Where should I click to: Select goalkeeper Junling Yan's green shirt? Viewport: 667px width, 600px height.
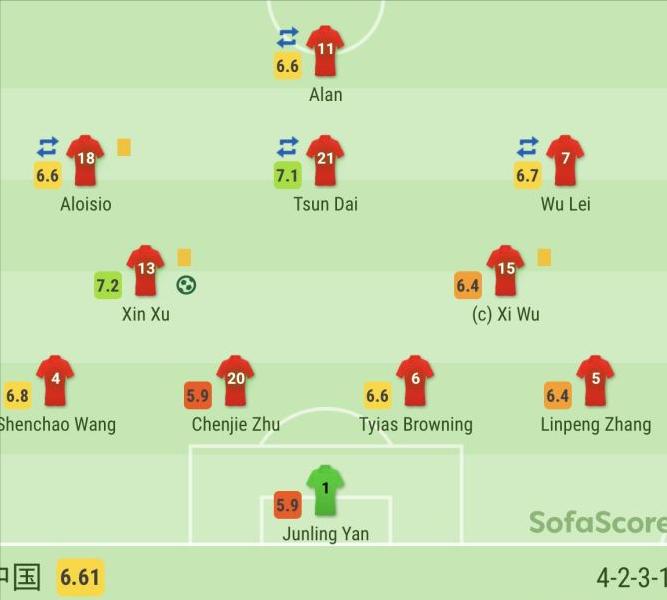click(x=325, y=492)
